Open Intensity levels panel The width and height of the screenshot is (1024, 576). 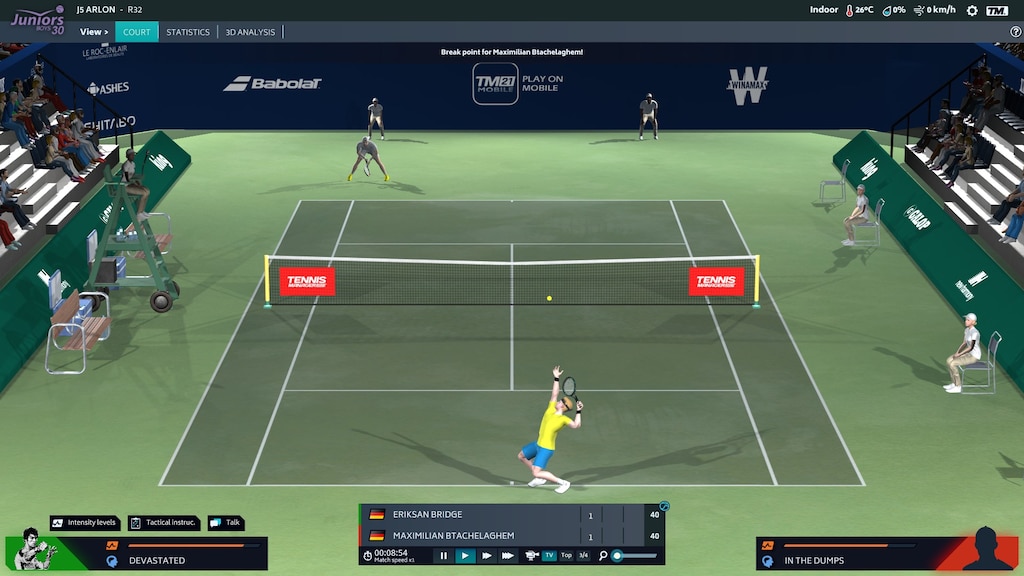pos(85,523)
